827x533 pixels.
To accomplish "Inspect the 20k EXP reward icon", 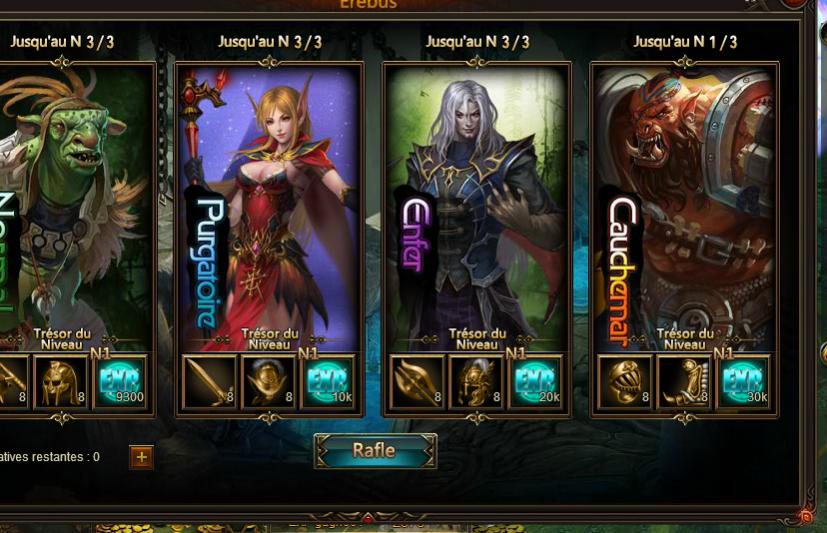I will [x=537, y=381].
